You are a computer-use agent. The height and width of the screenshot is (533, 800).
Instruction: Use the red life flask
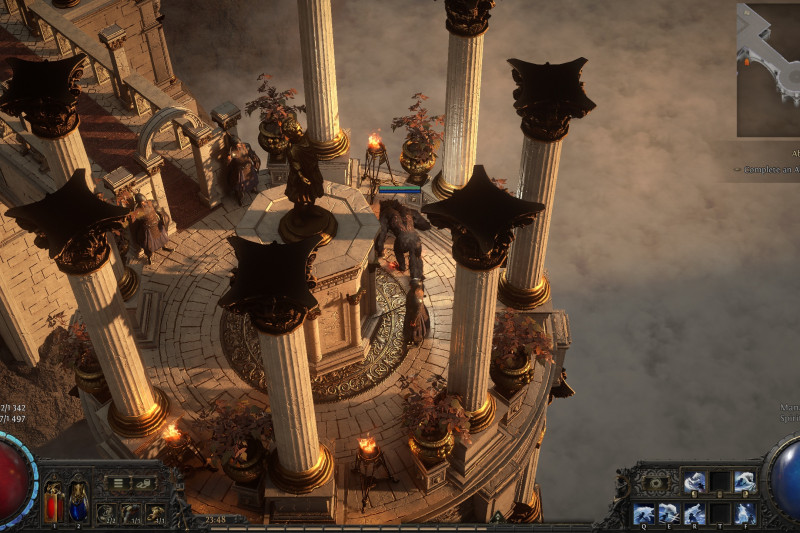coord(53,501)
